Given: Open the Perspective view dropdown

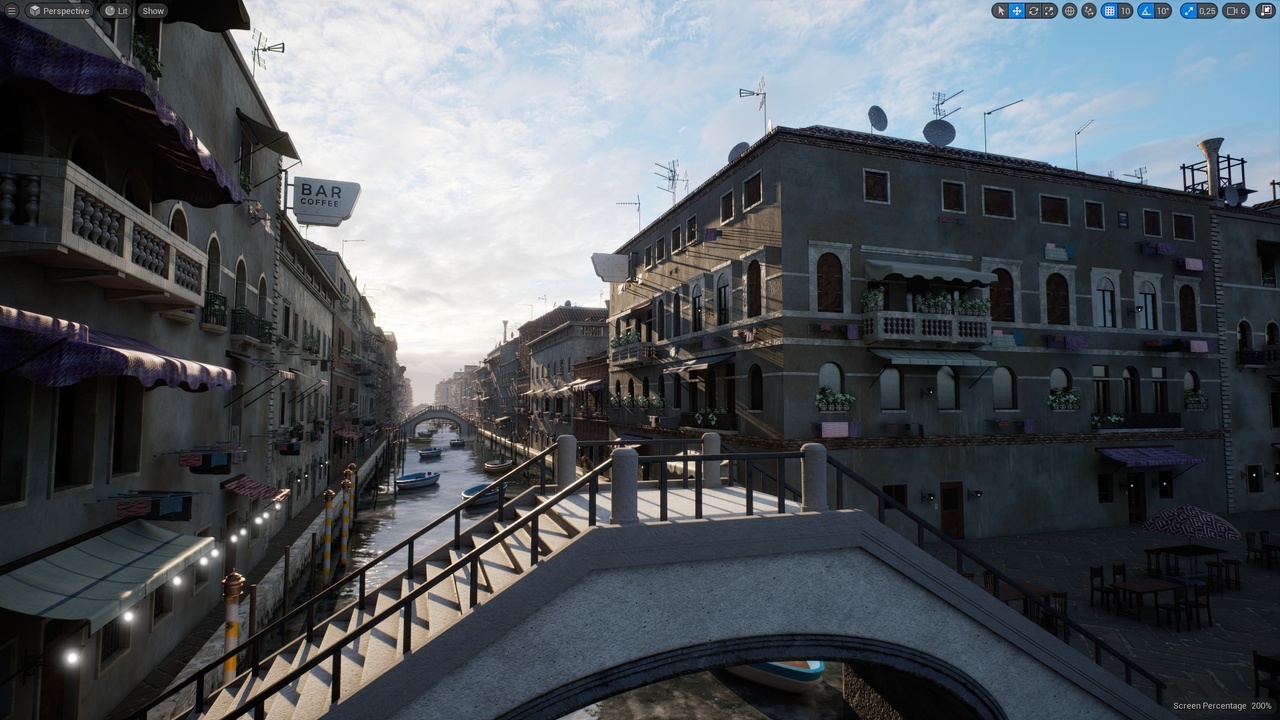Looking at the screenshot, I should tap(60, 11).
